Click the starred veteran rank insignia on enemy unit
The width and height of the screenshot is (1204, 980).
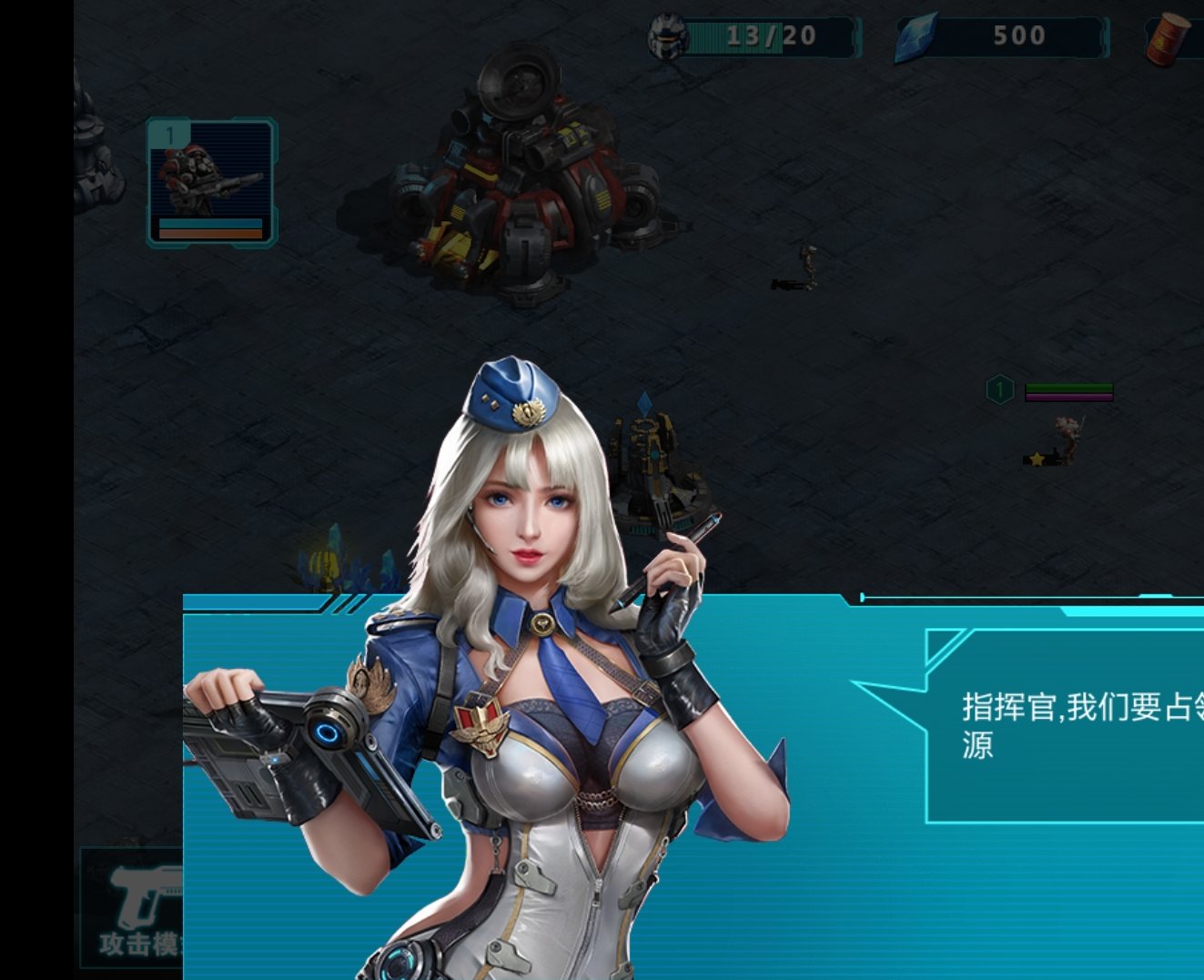(x=1037, y=460)
